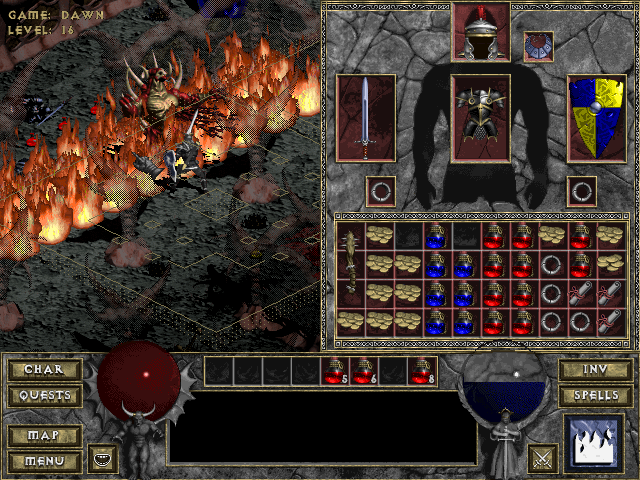The image size is (640, 480).
Task: Select the ring slot below the sword
Action: [380, 190]
